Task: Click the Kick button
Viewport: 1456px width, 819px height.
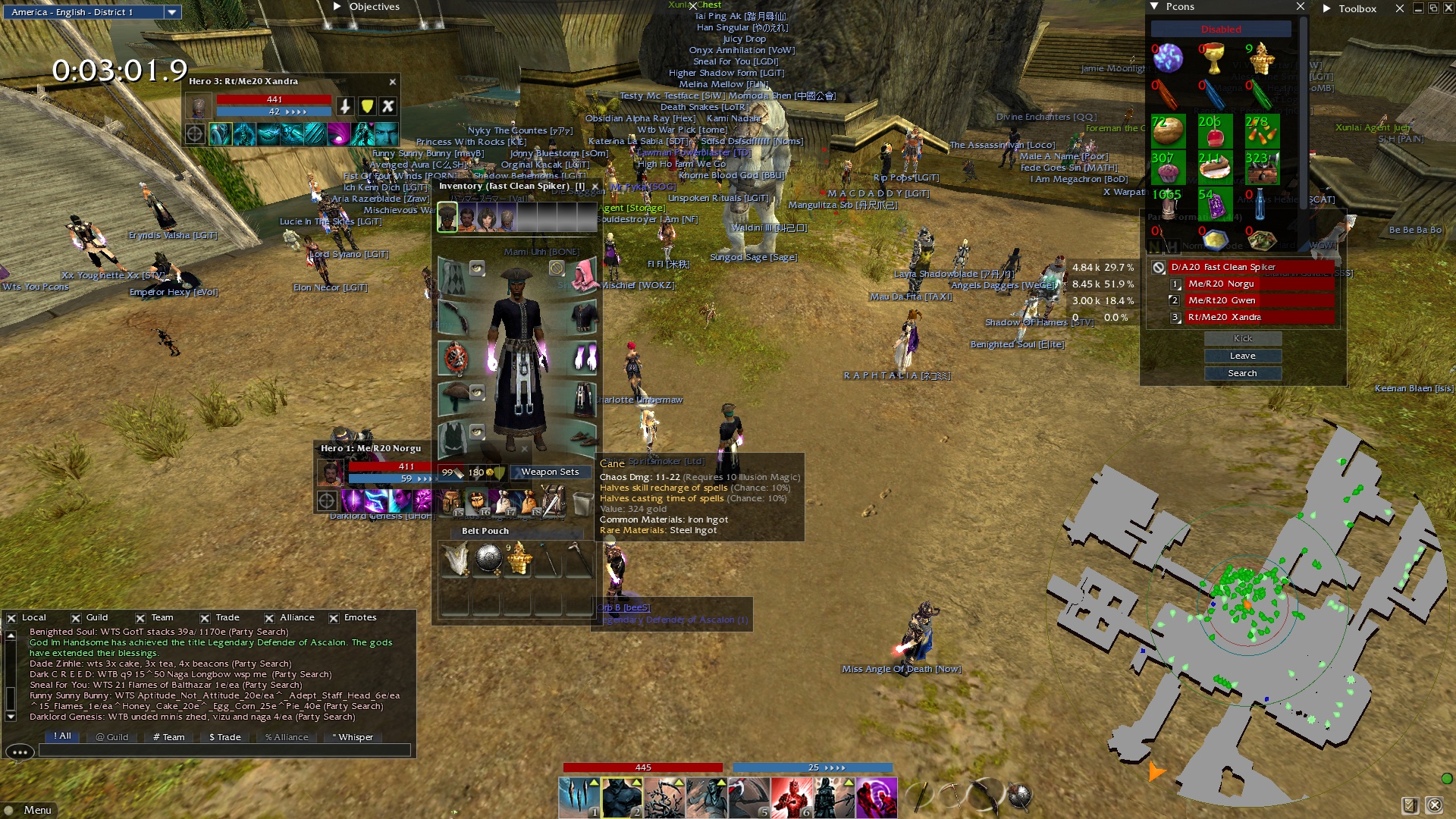Action: pos(1242,338)
